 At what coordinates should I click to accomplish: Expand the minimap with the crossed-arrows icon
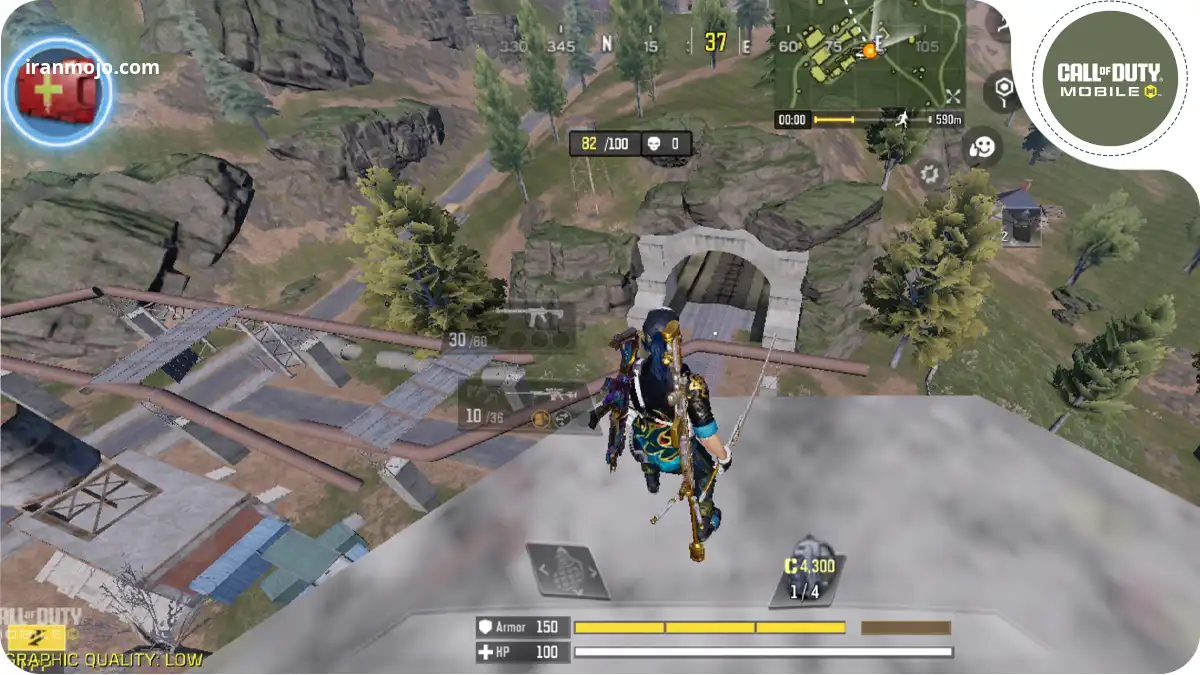click(952, 96)
